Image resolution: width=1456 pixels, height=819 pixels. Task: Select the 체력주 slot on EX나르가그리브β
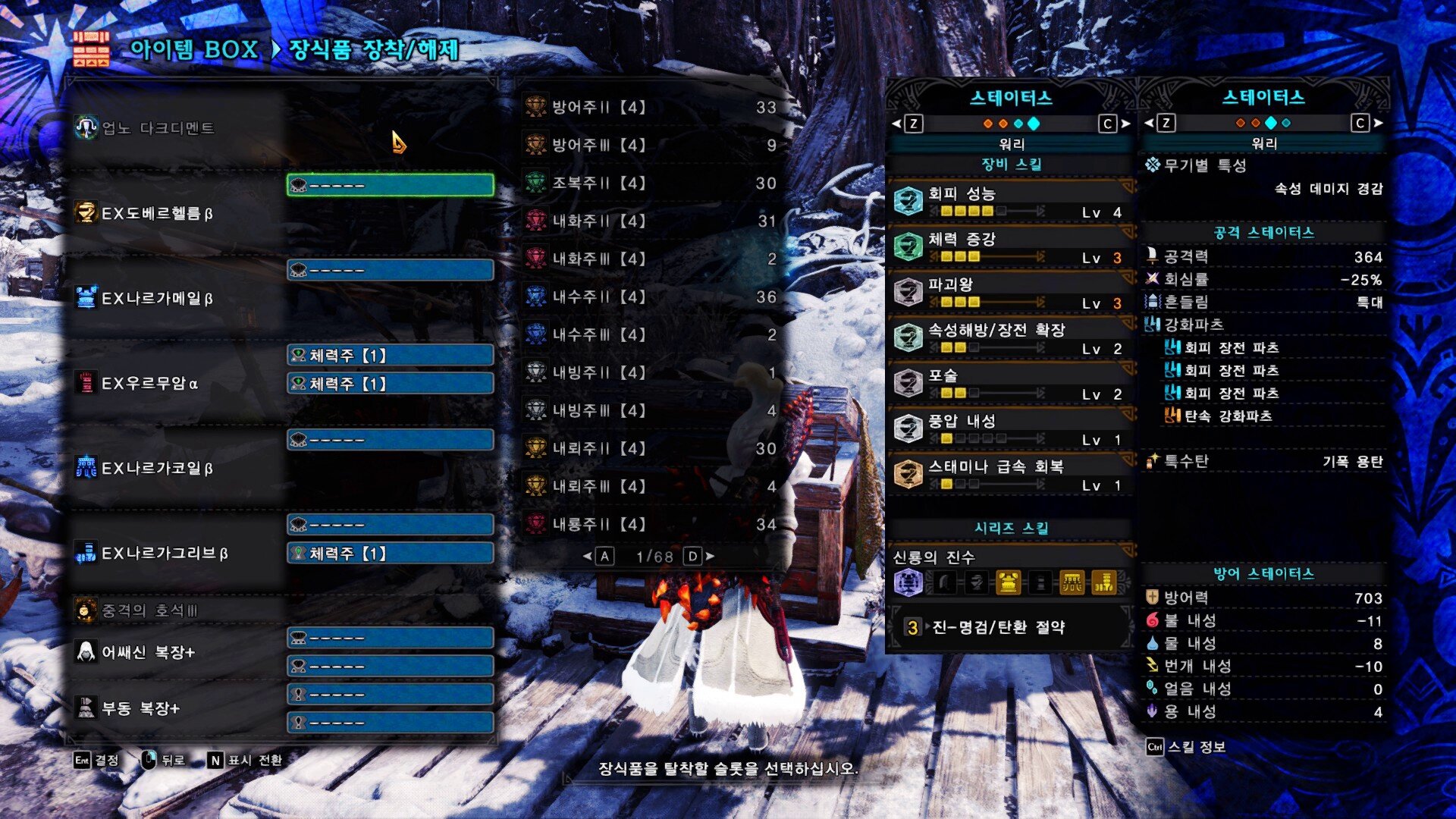point(391,554)
